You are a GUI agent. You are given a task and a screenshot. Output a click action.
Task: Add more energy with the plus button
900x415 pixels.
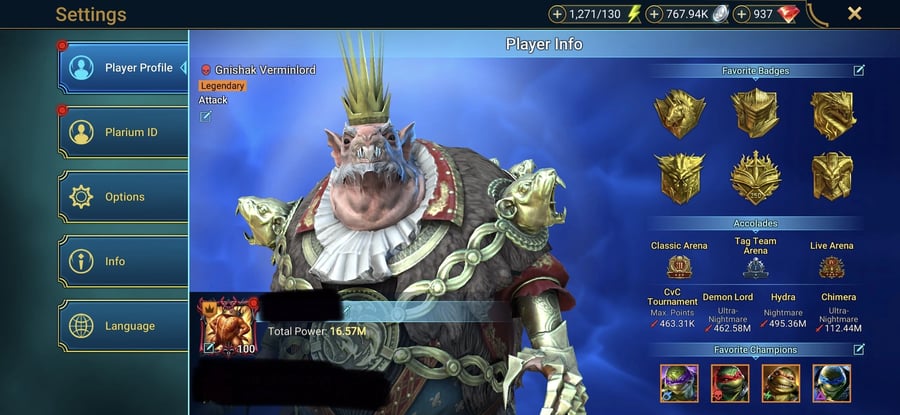tap(557, 14)
